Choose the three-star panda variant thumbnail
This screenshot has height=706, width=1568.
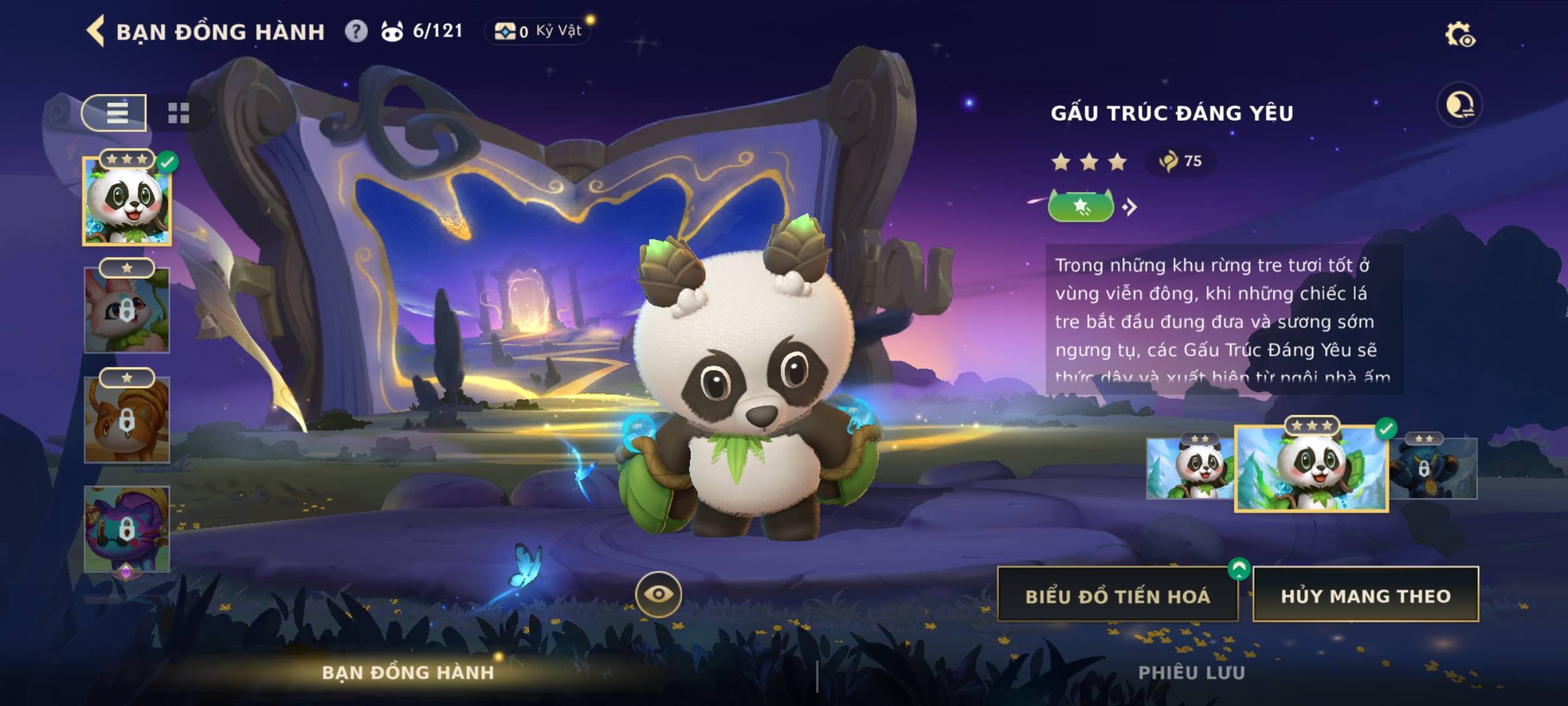[1311, 469]
